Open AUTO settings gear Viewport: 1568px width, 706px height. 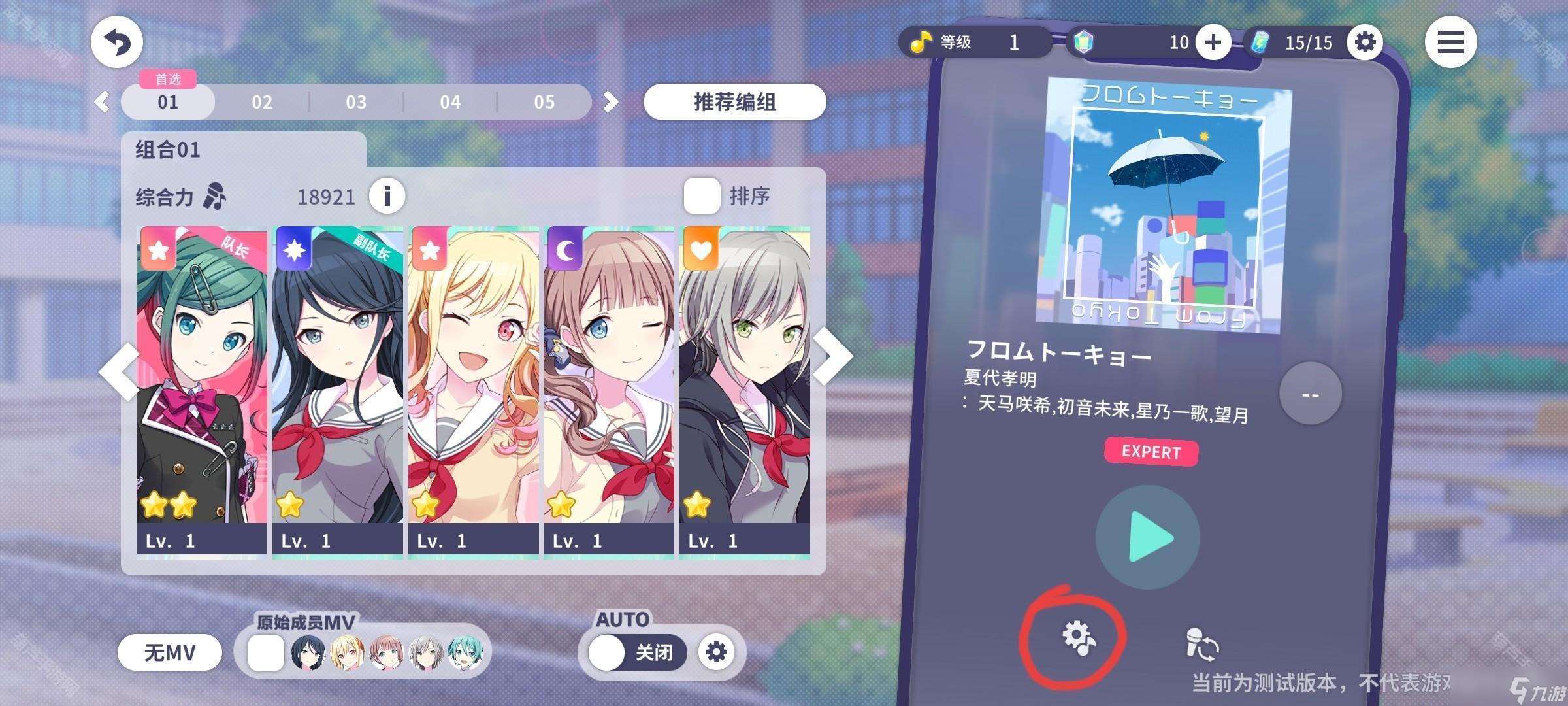[716, 652]
